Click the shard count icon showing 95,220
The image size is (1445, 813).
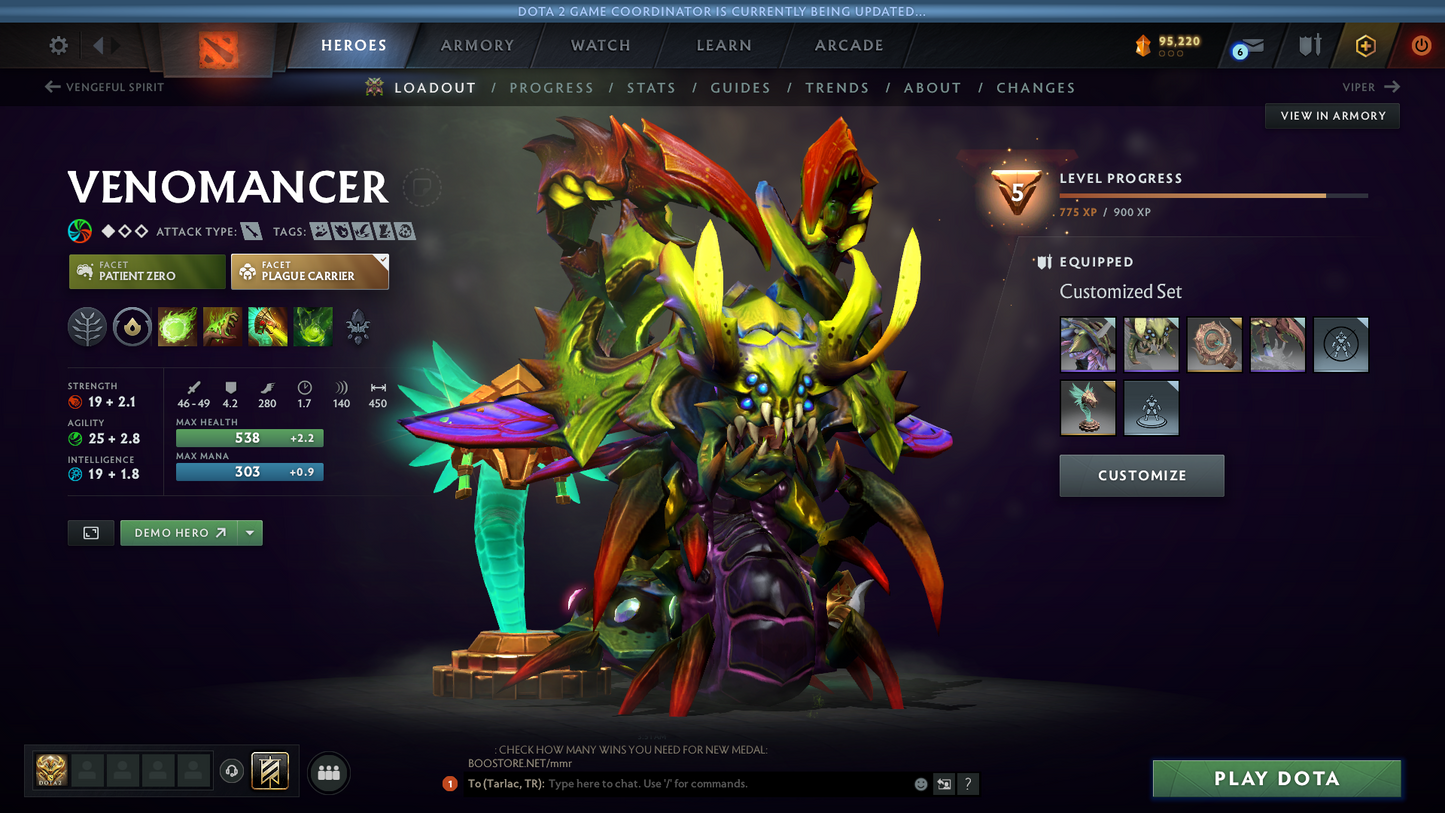click(1143, 45)
